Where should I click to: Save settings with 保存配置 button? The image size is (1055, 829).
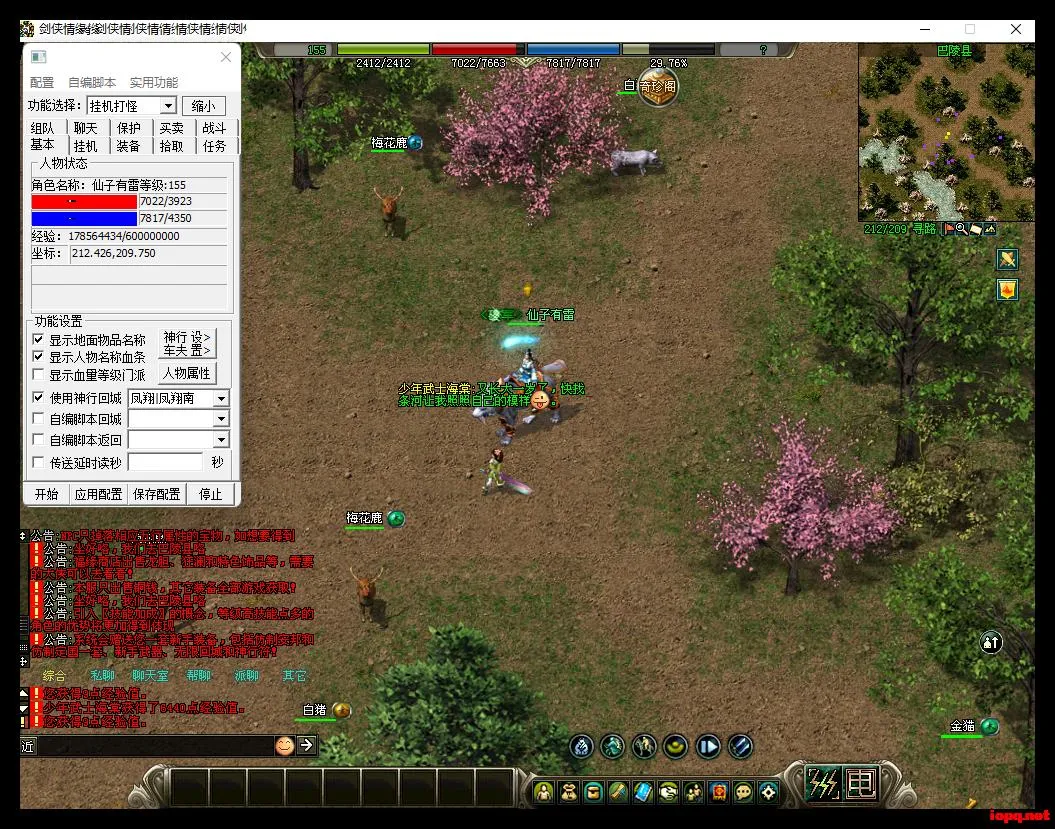click(156, 494)
